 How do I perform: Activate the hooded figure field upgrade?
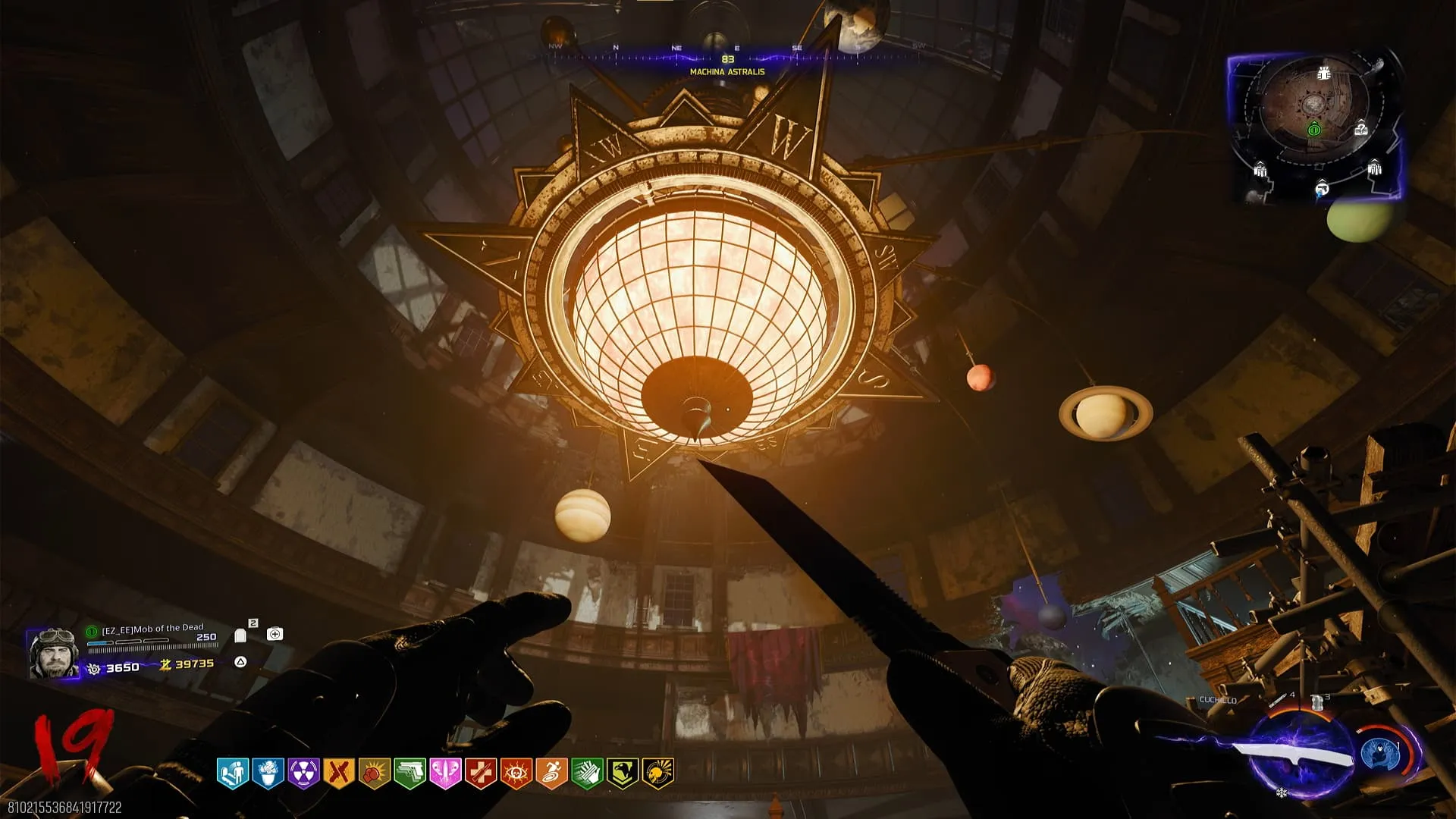click(1380, 754)
